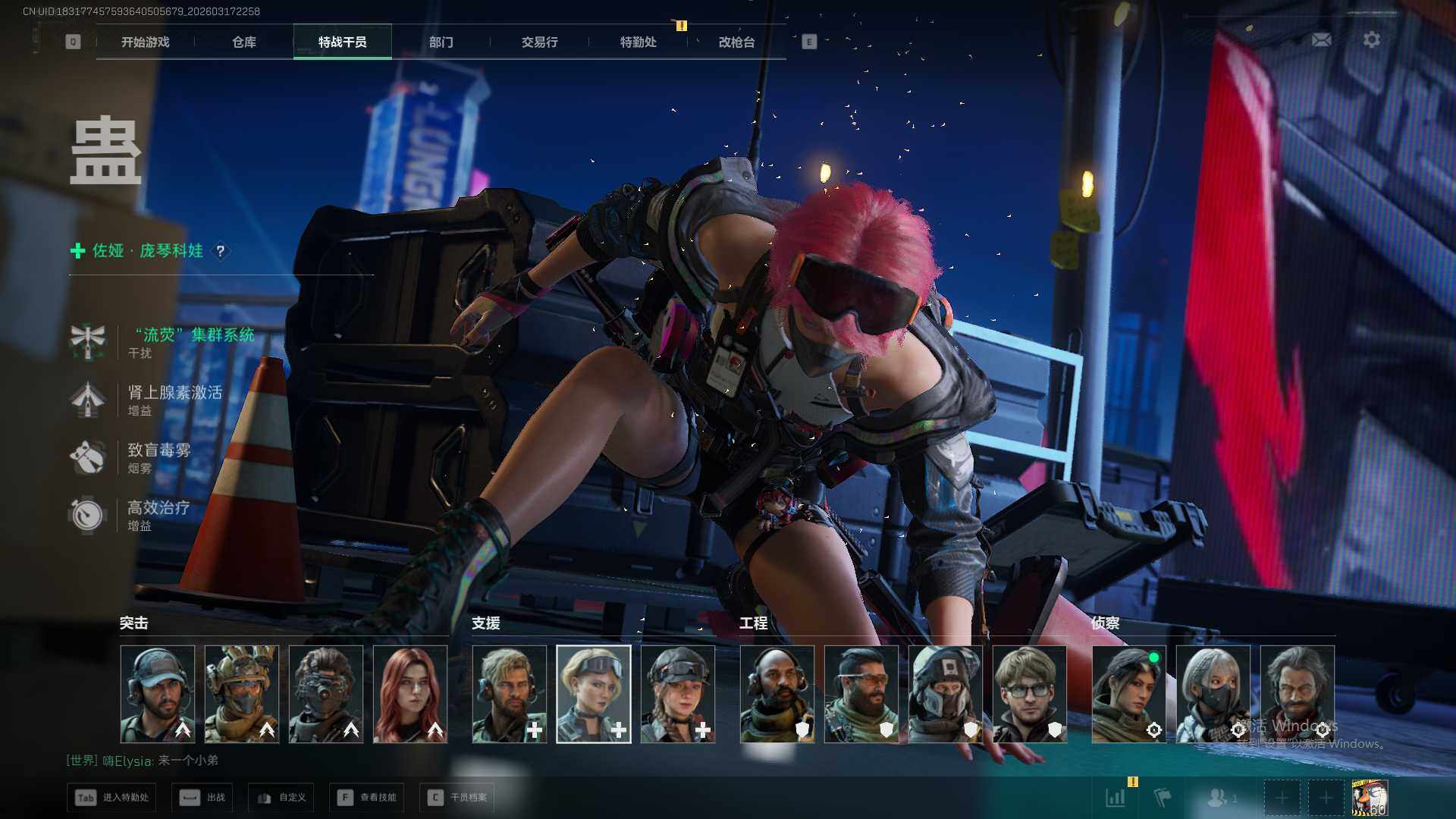Viewport: 1456px width, 819px height.
Task: Open the 查看技能 skills view
Action: (367, 798)
